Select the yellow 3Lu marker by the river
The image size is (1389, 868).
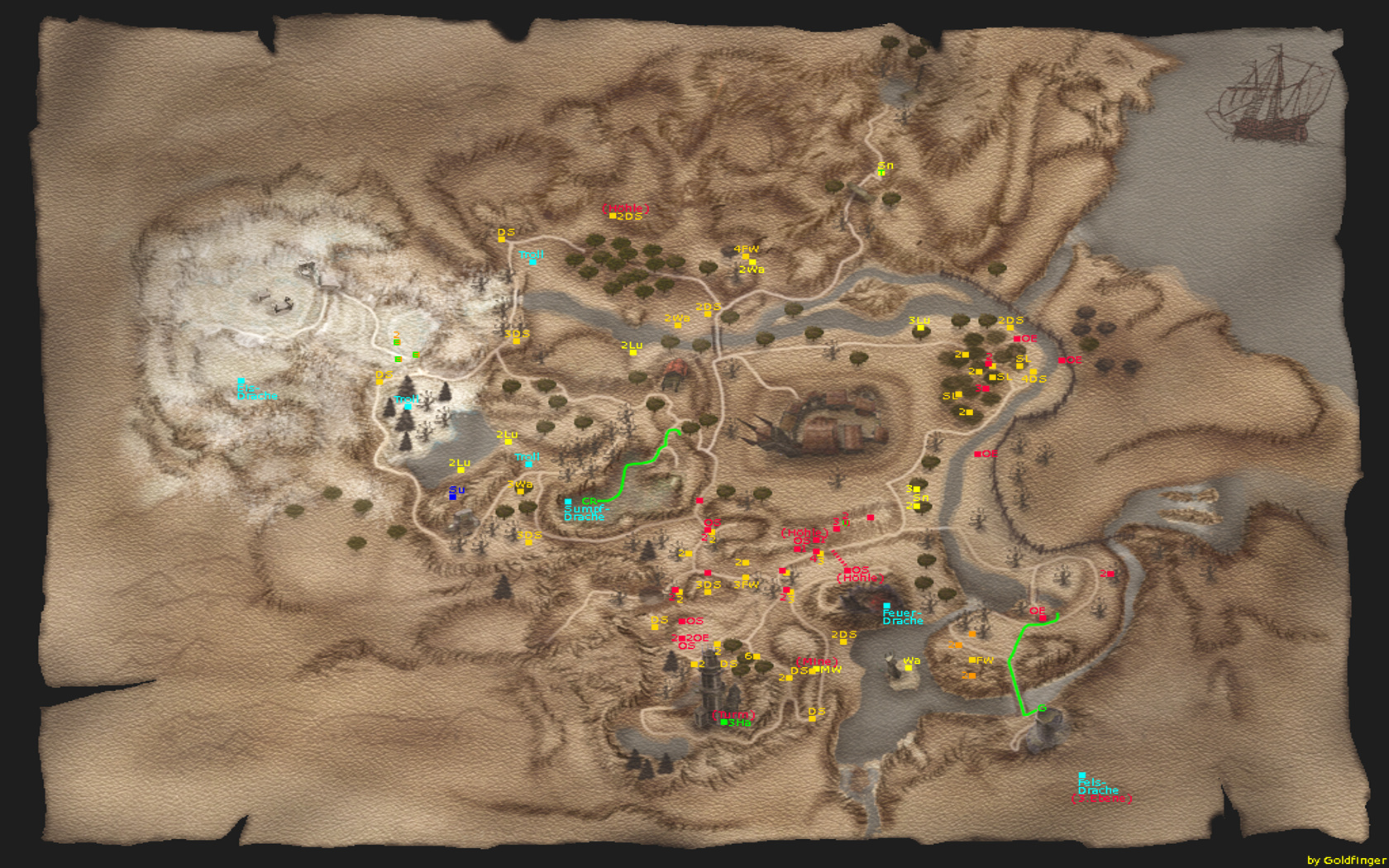click(x=920, y=328)
